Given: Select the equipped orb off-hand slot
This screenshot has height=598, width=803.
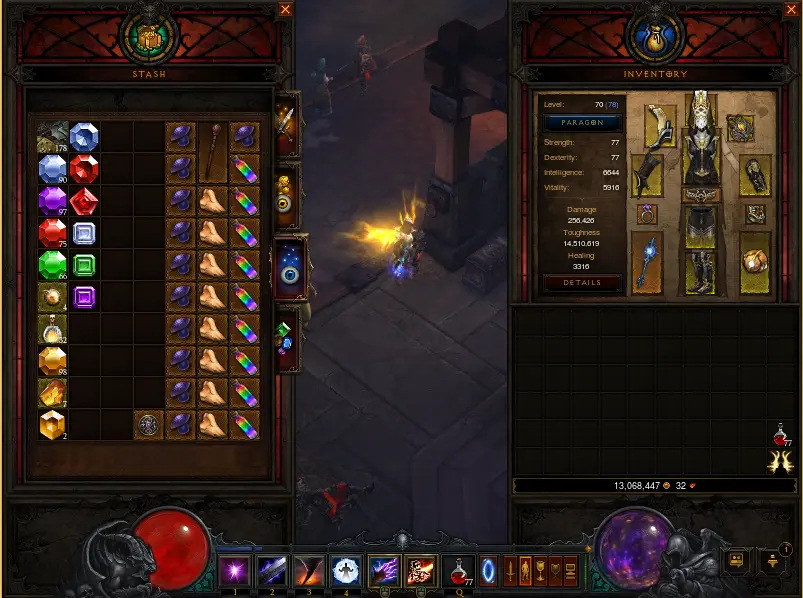Looking at the screenshot, I should click(755, 264).
